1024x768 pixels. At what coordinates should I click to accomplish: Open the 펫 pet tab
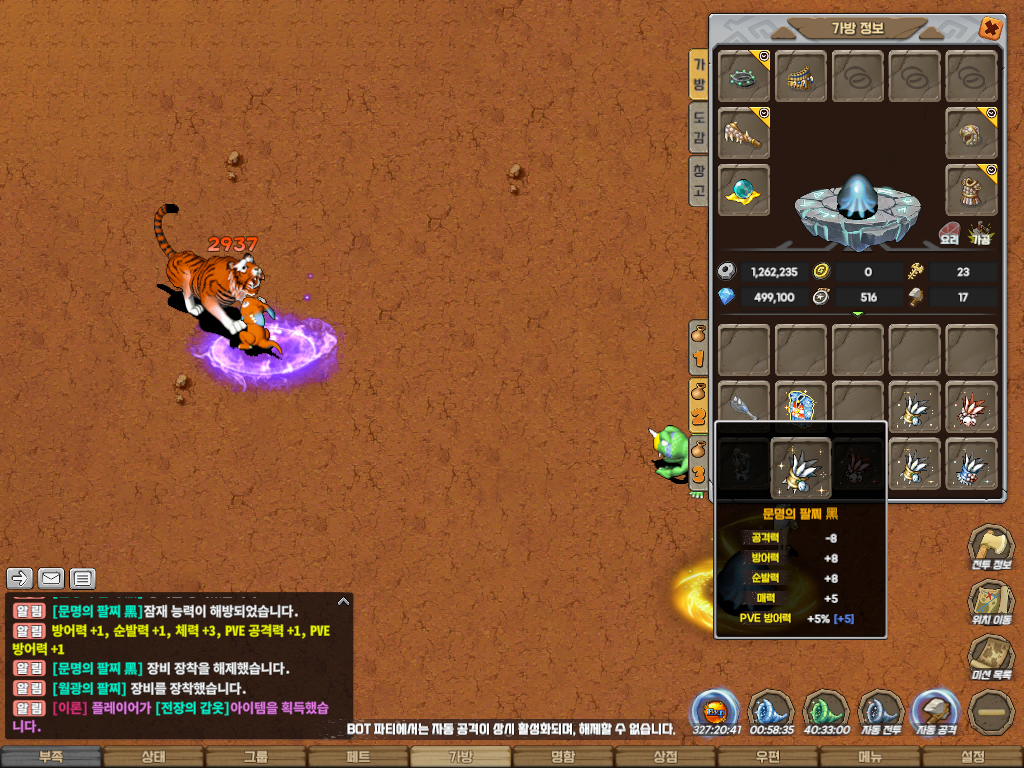[358, 757]
